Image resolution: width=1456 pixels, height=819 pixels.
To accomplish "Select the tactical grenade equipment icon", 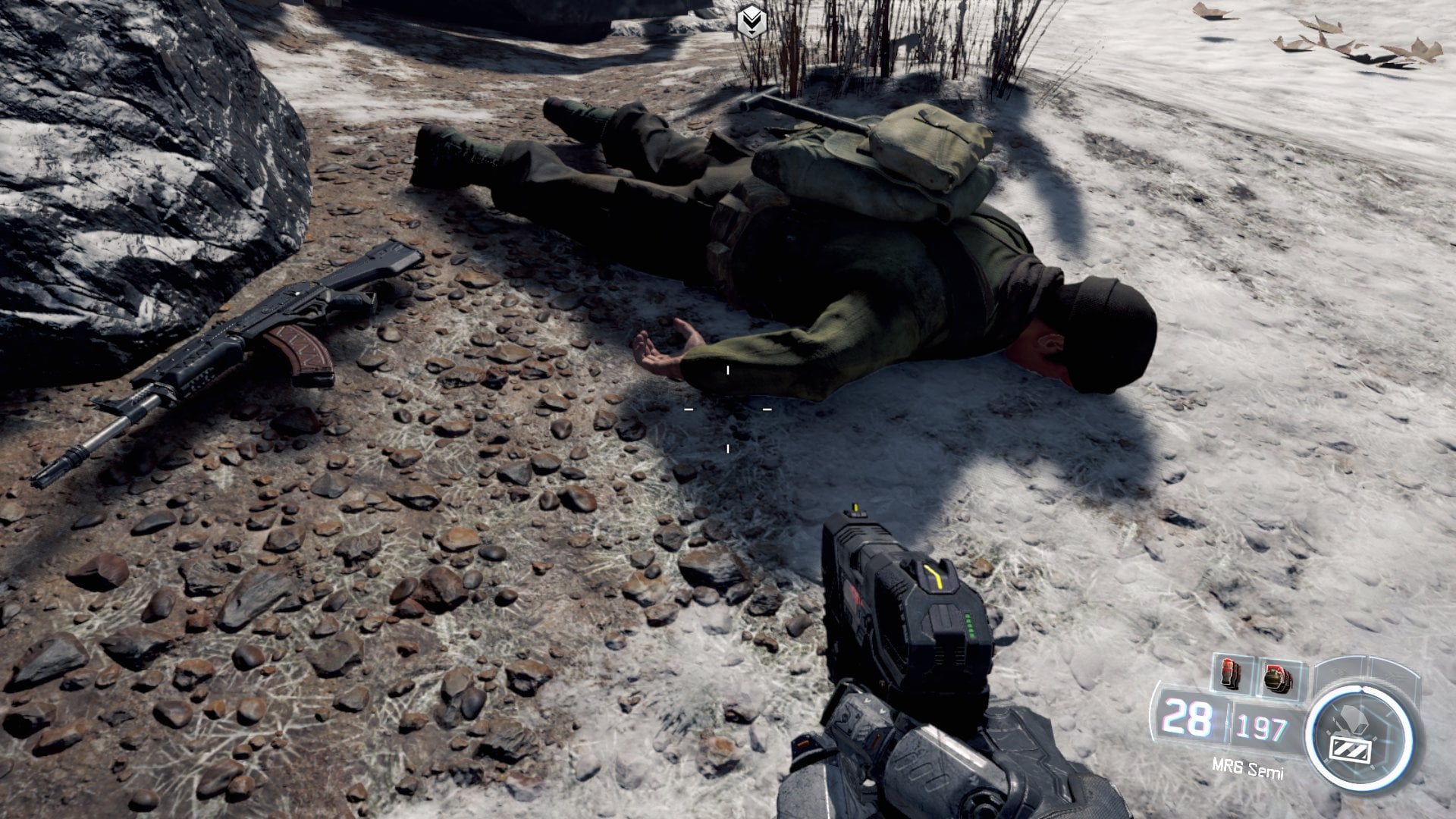I will click(x=1228, y=672).
